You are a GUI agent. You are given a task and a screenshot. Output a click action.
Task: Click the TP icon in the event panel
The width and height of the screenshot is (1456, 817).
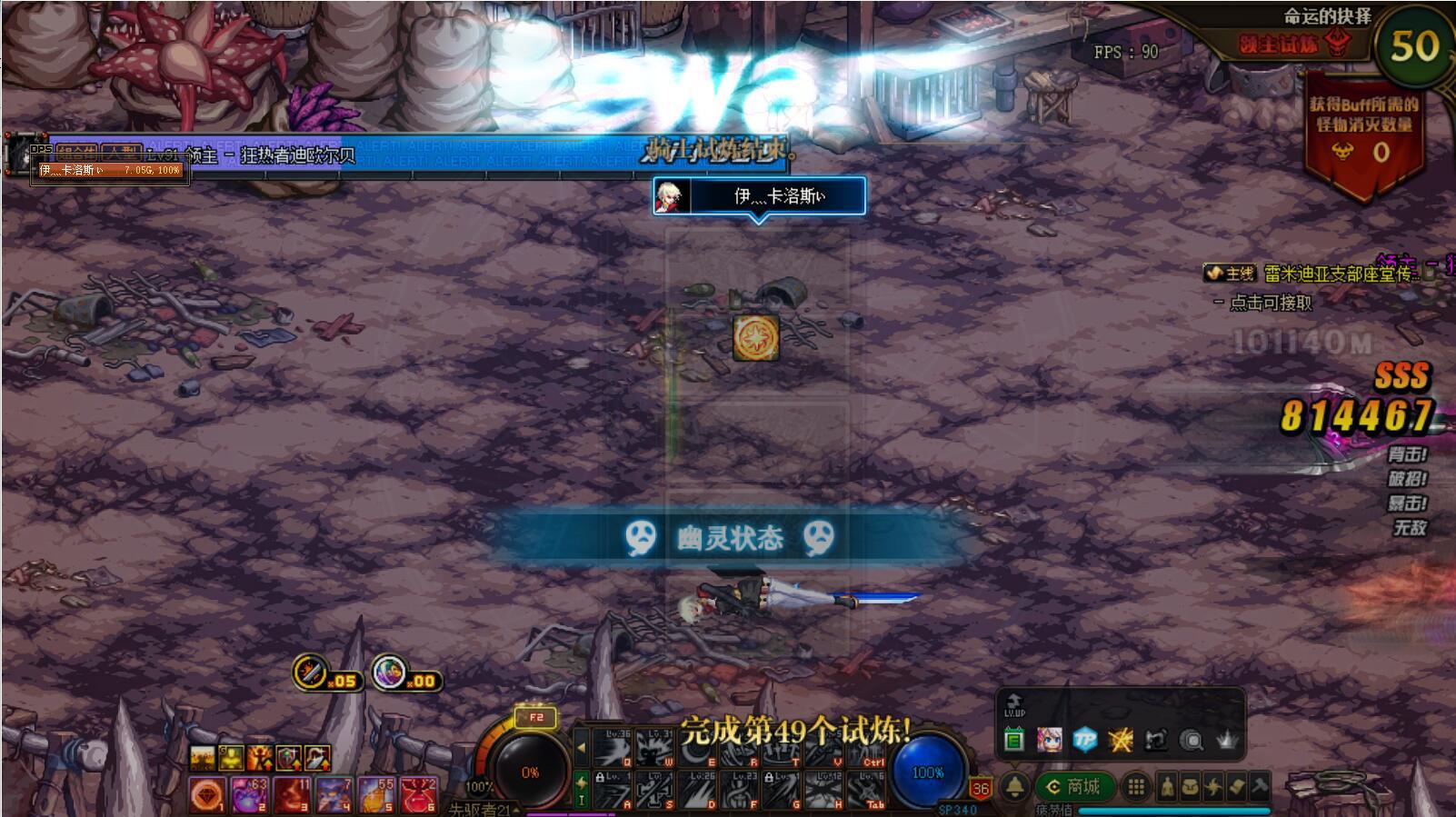pos(1084,739)
